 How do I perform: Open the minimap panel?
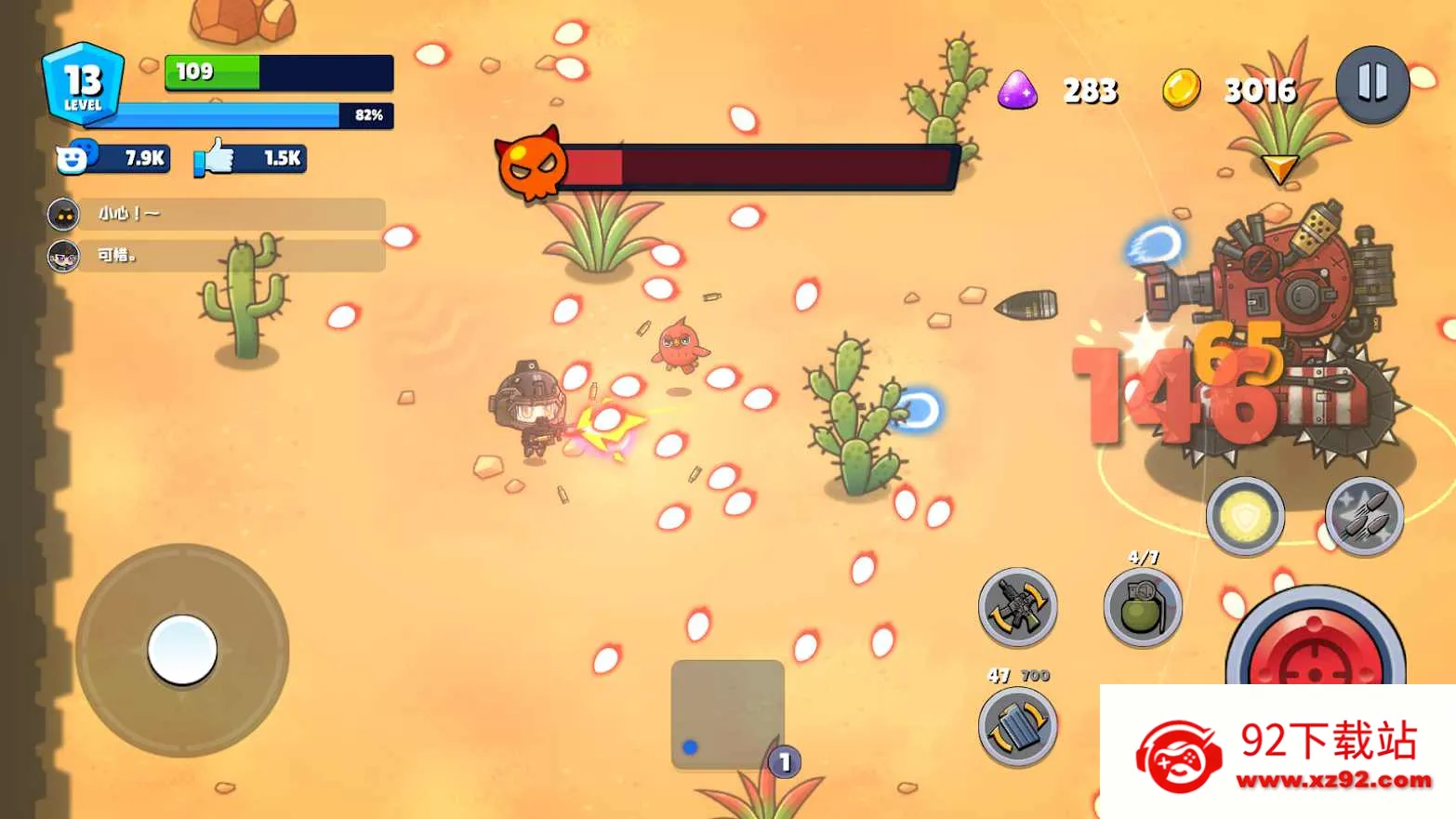(727, 714)
